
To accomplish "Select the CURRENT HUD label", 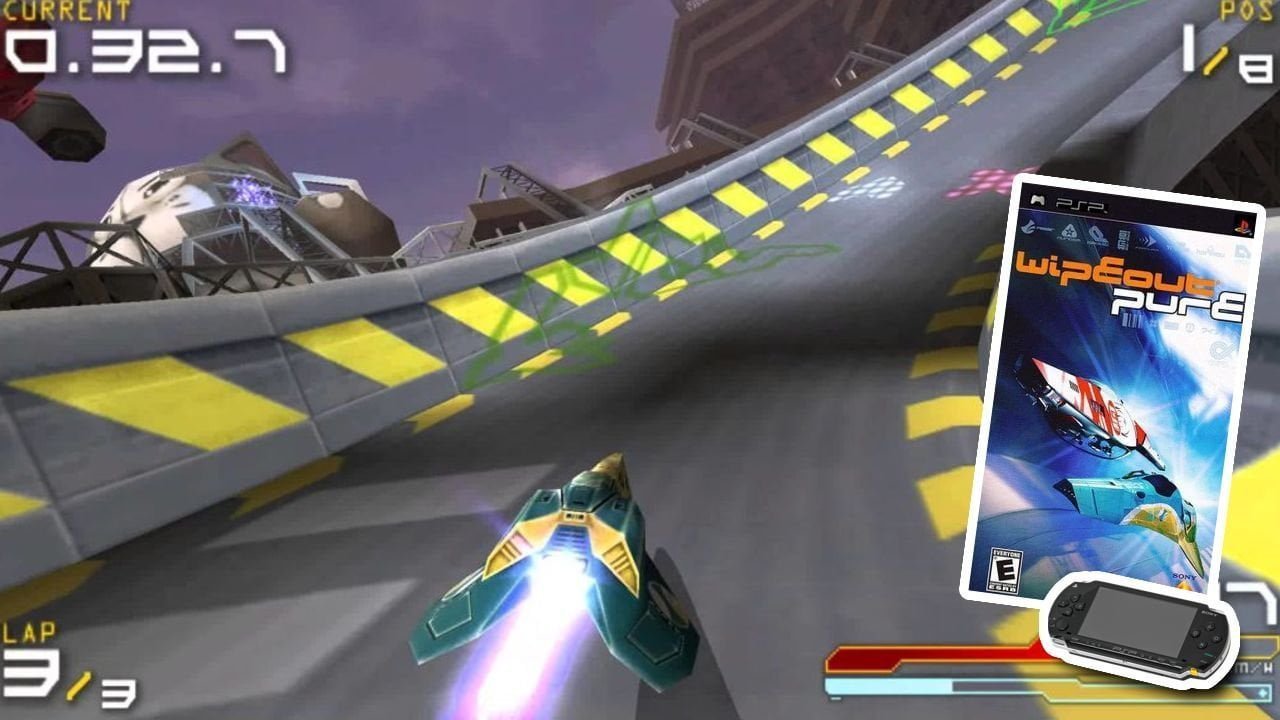I will [65, 10].
